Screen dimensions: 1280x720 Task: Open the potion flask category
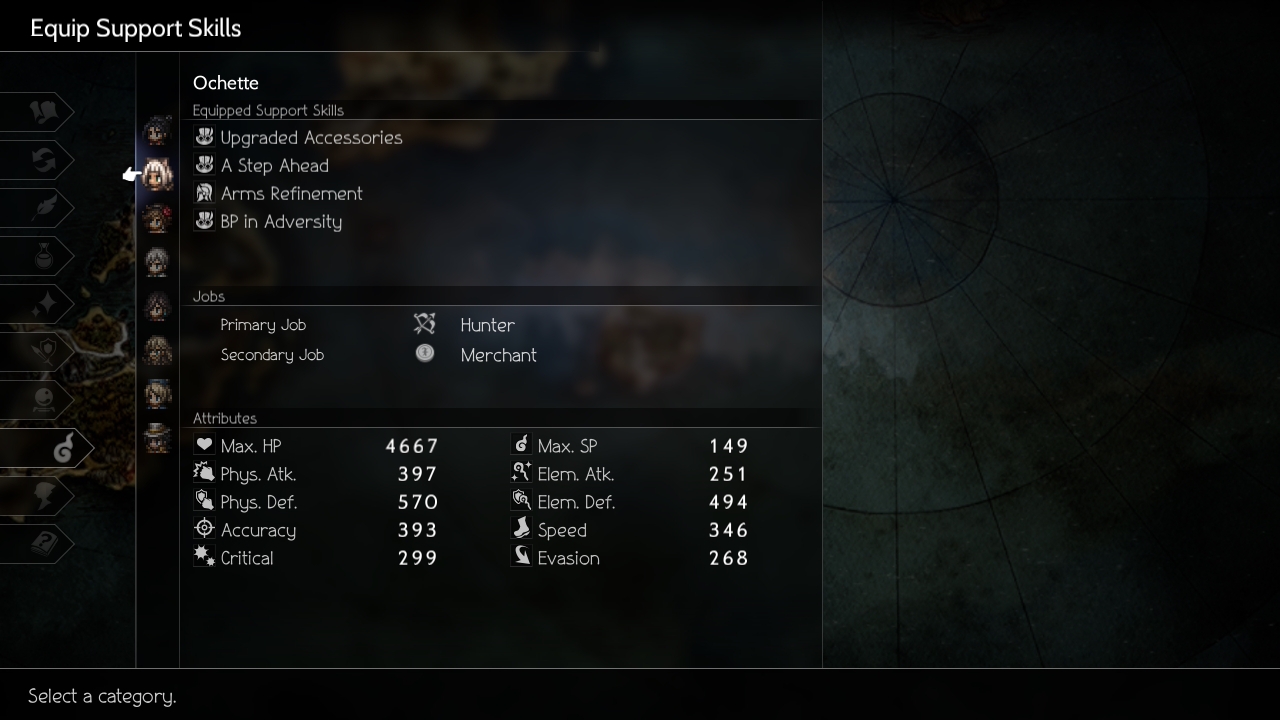point(42,256)
